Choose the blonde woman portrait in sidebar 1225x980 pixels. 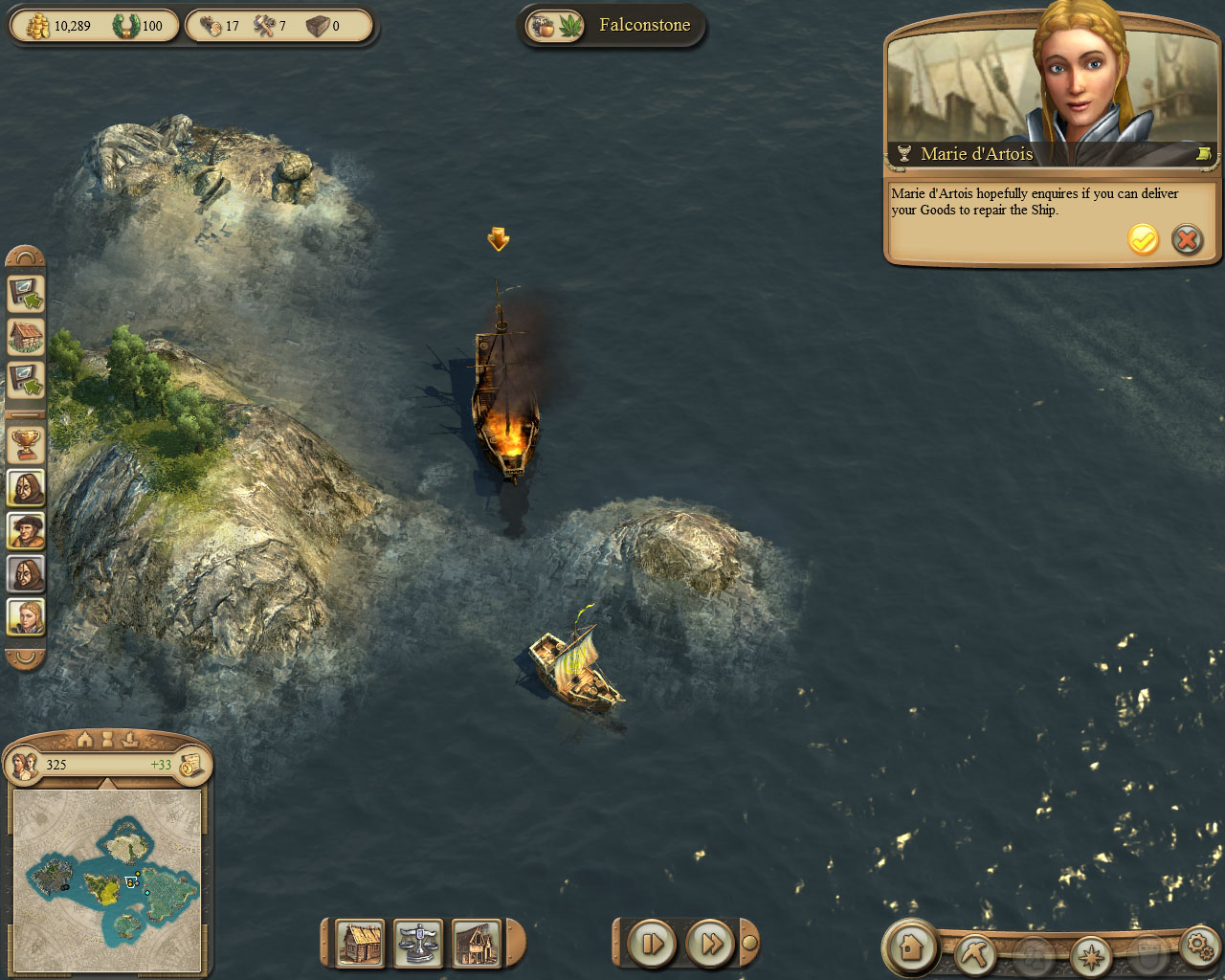(26, 617)
